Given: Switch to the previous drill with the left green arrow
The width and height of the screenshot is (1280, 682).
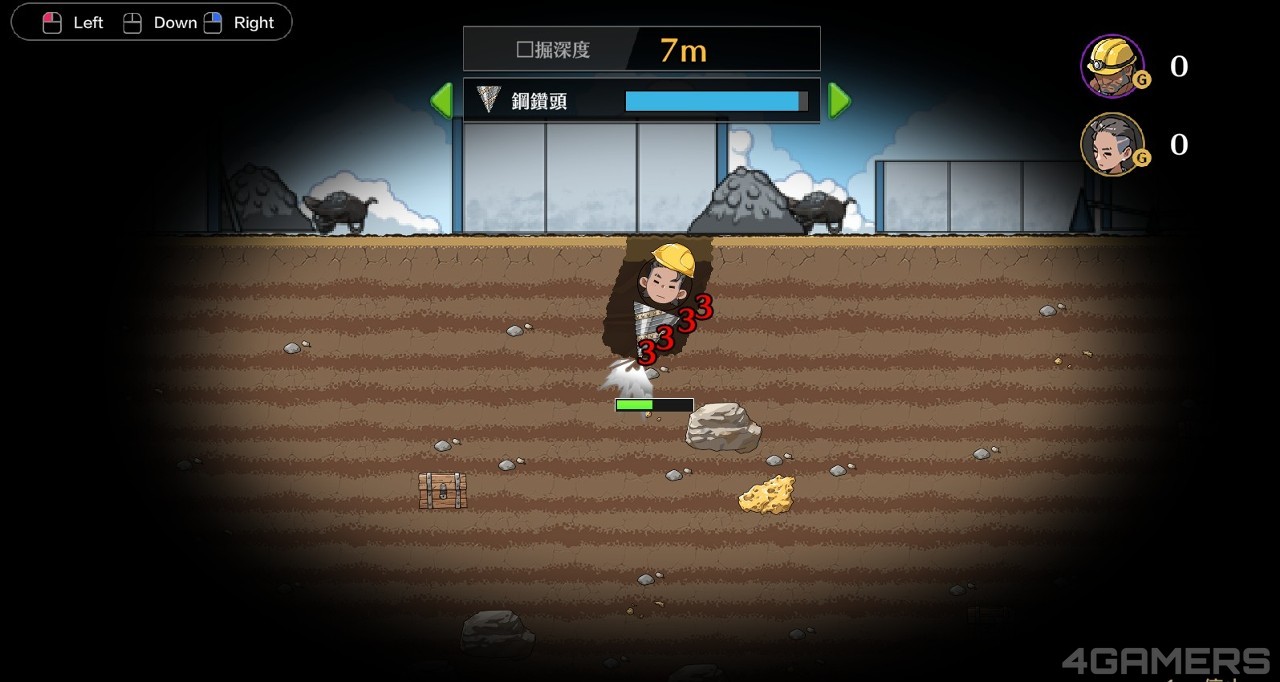Looking at the screenshot, I should coord(441,100).
